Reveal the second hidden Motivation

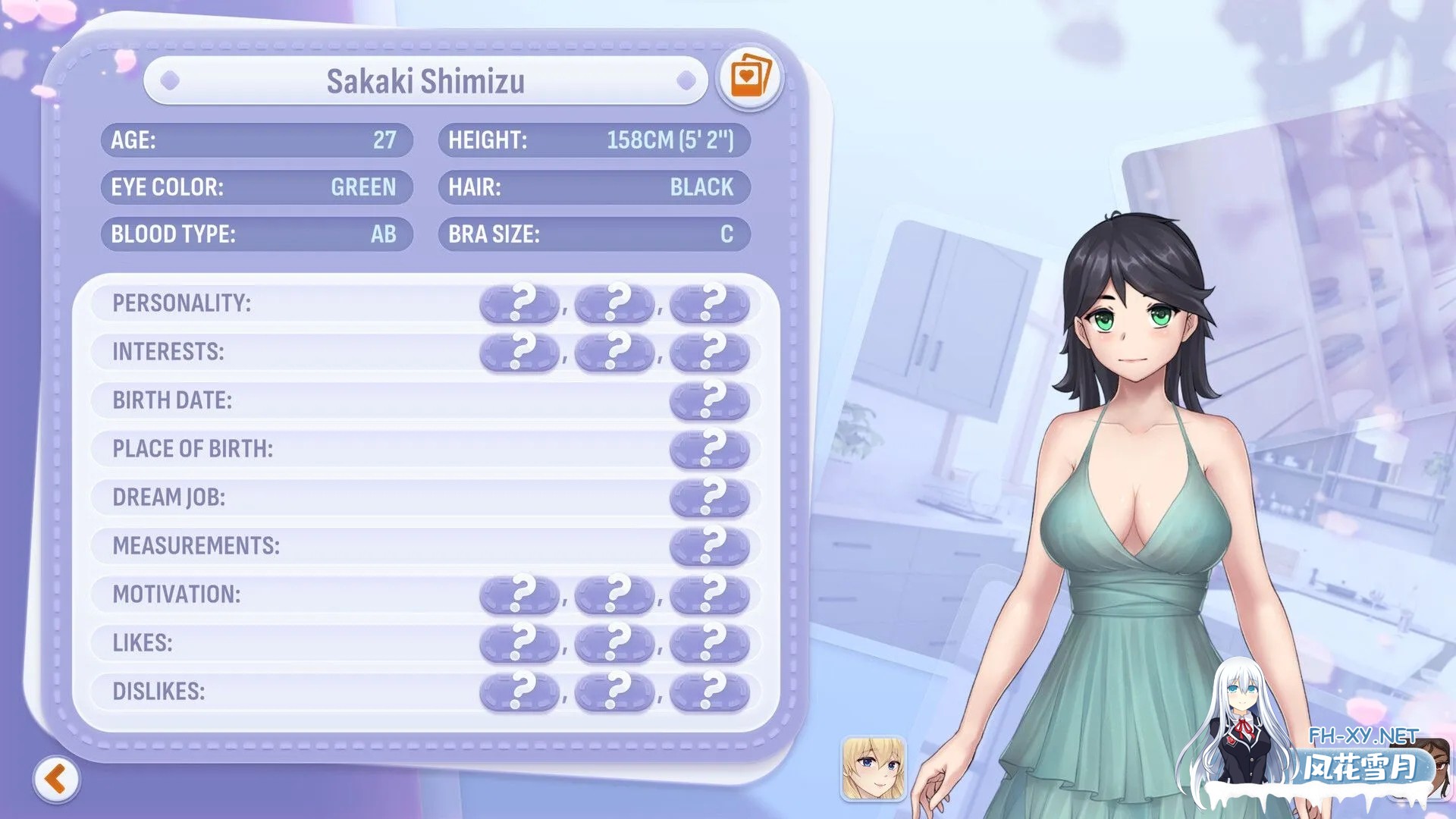(615, 595)
